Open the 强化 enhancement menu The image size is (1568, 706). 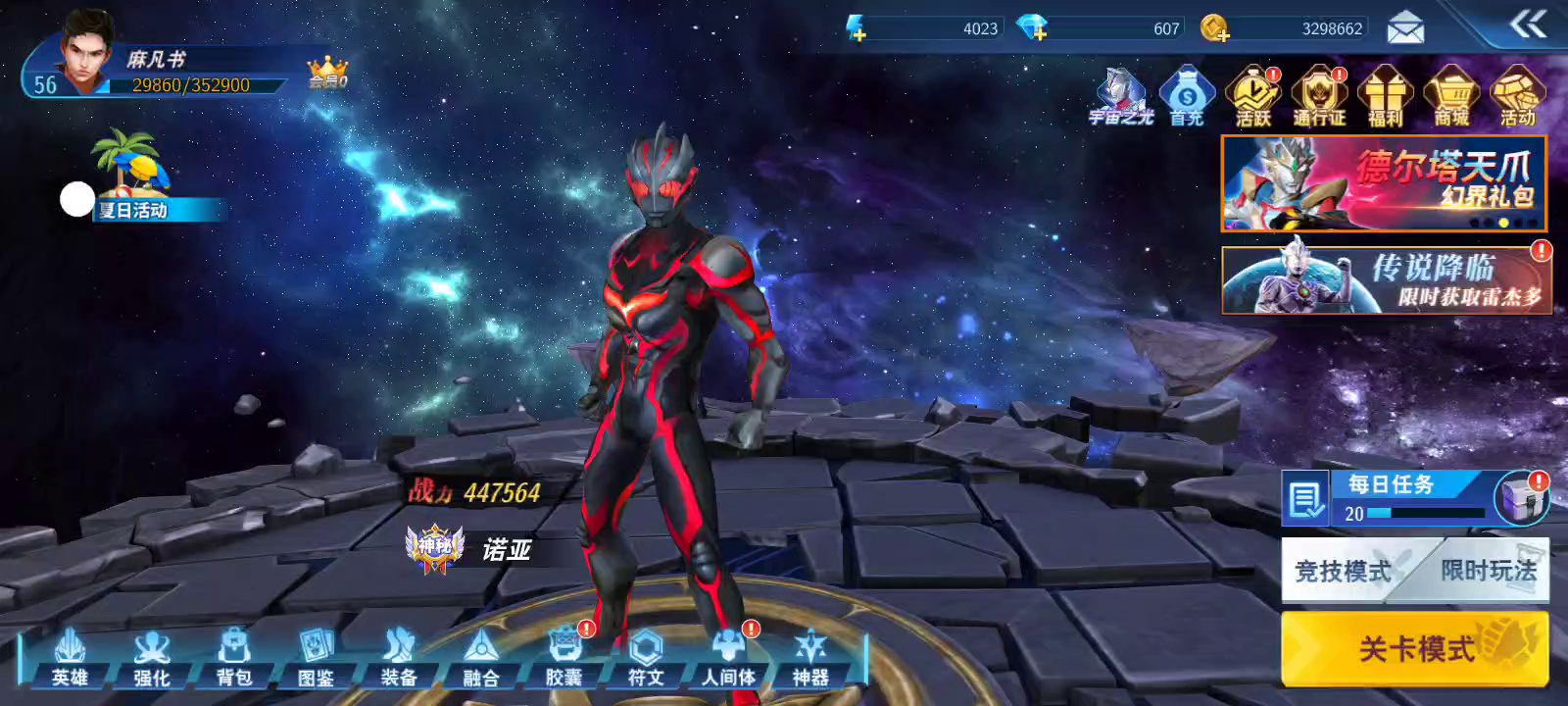[x=152, y=658]
